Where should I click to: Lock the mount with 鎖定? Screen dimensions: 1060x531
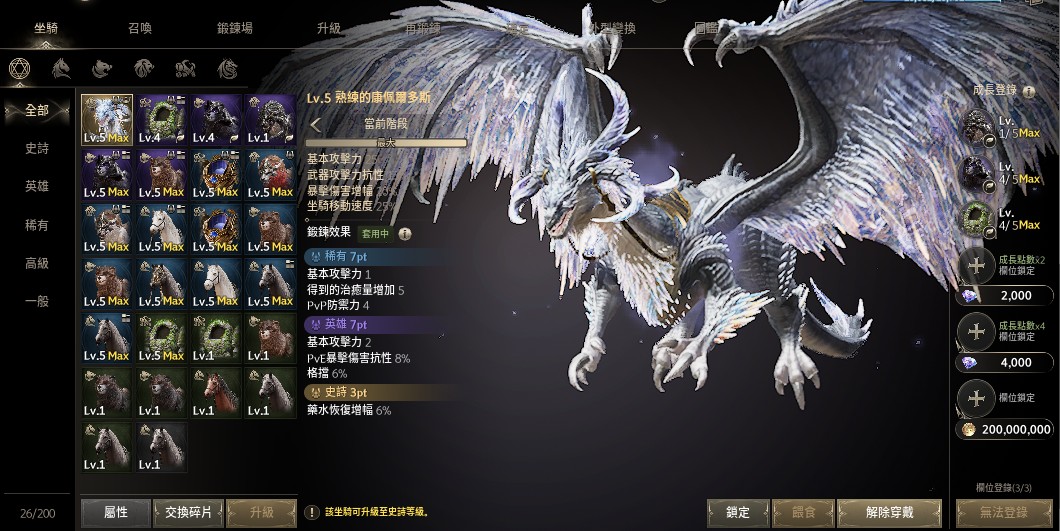pyautogui.click(x=738, y=512)
